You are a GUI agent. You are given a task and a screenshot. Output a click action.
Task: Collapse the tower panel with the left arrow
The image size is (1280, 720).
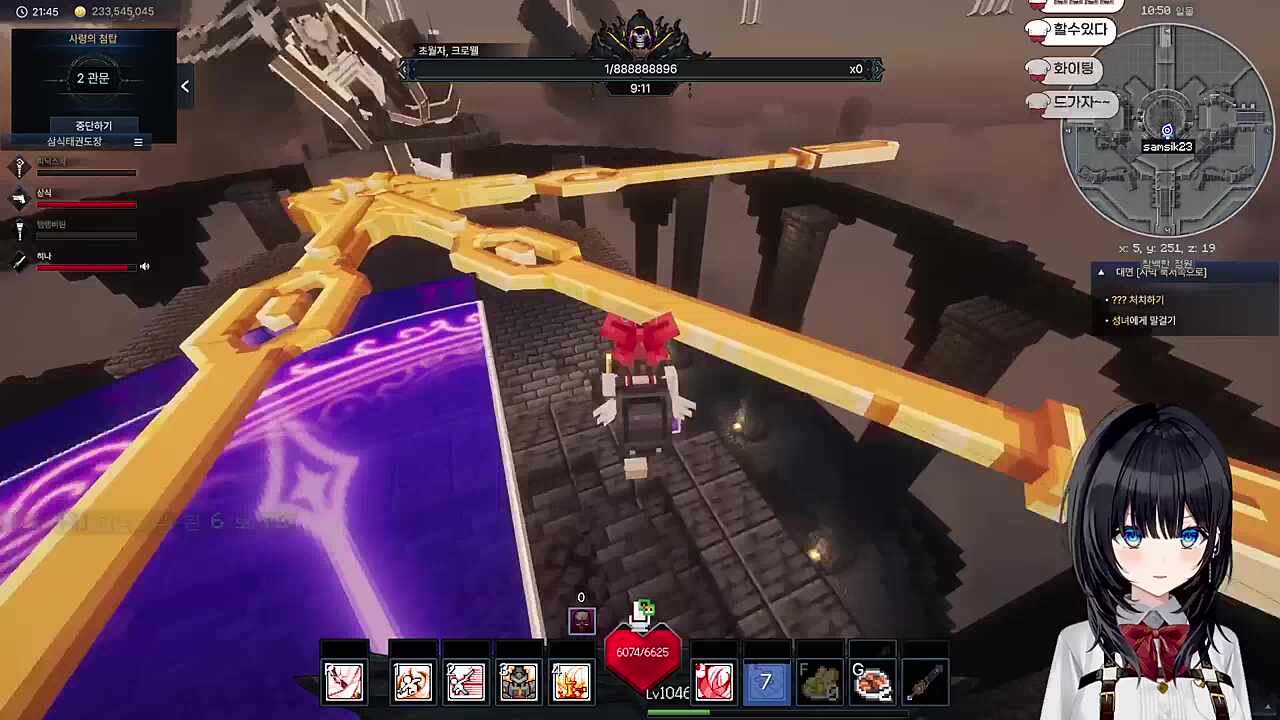pos(185,87)
